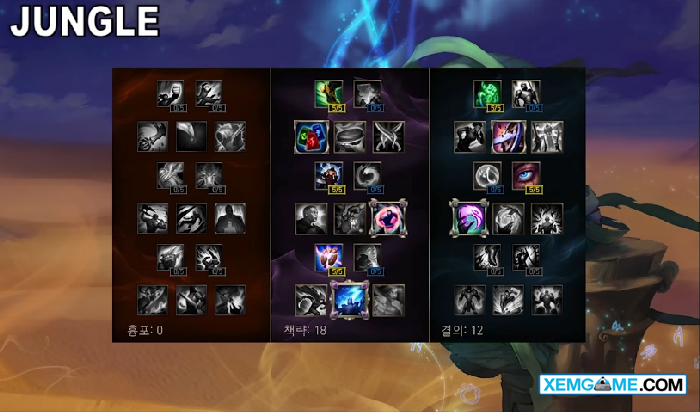The image size is (700, 412).
Task: Select the Unyielding mastery beside Recovery
Action: (526, 94)
